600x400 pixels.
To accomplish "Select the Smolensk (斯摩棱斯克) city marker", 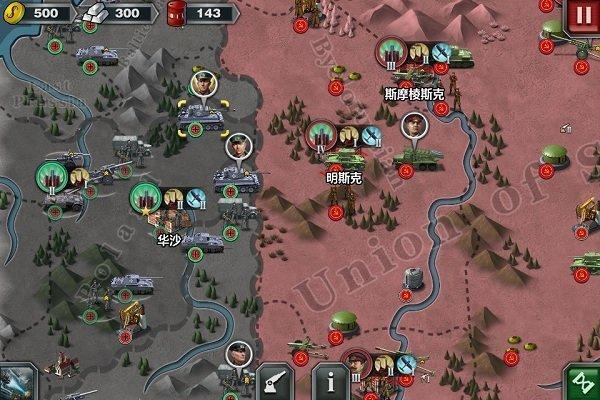I will (x=392, y=52).
